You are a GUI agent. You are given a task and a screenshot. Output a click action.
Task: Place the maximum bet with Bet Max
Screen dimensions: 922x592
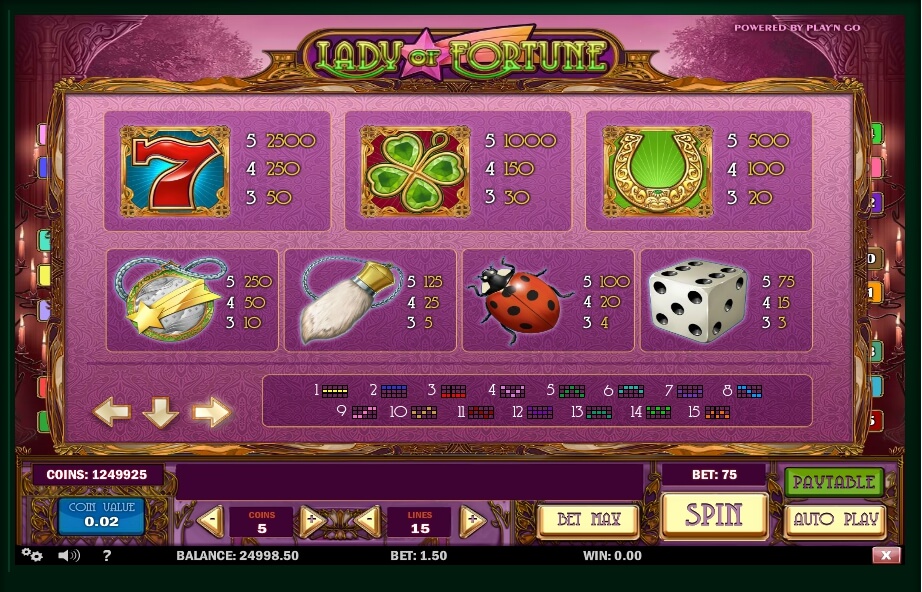pos(587,520)
